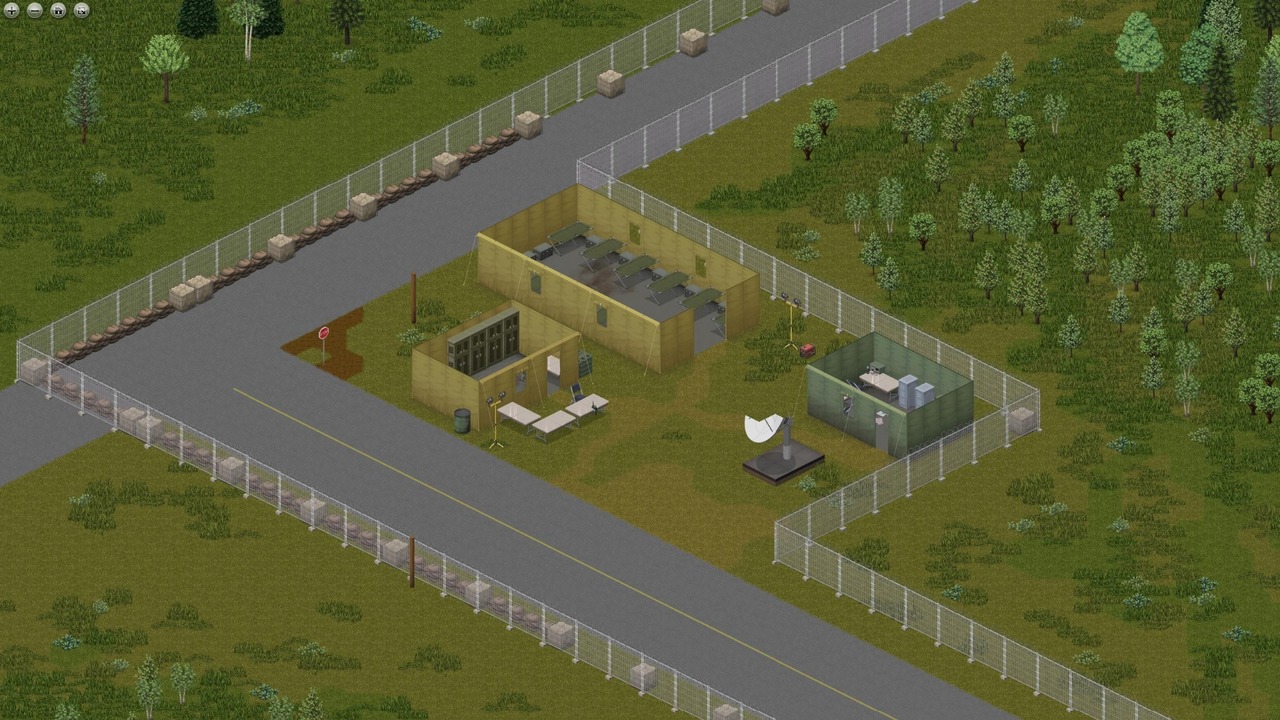Click the zoom out (−) map button
1280x720 pixels.
point(33,10)
